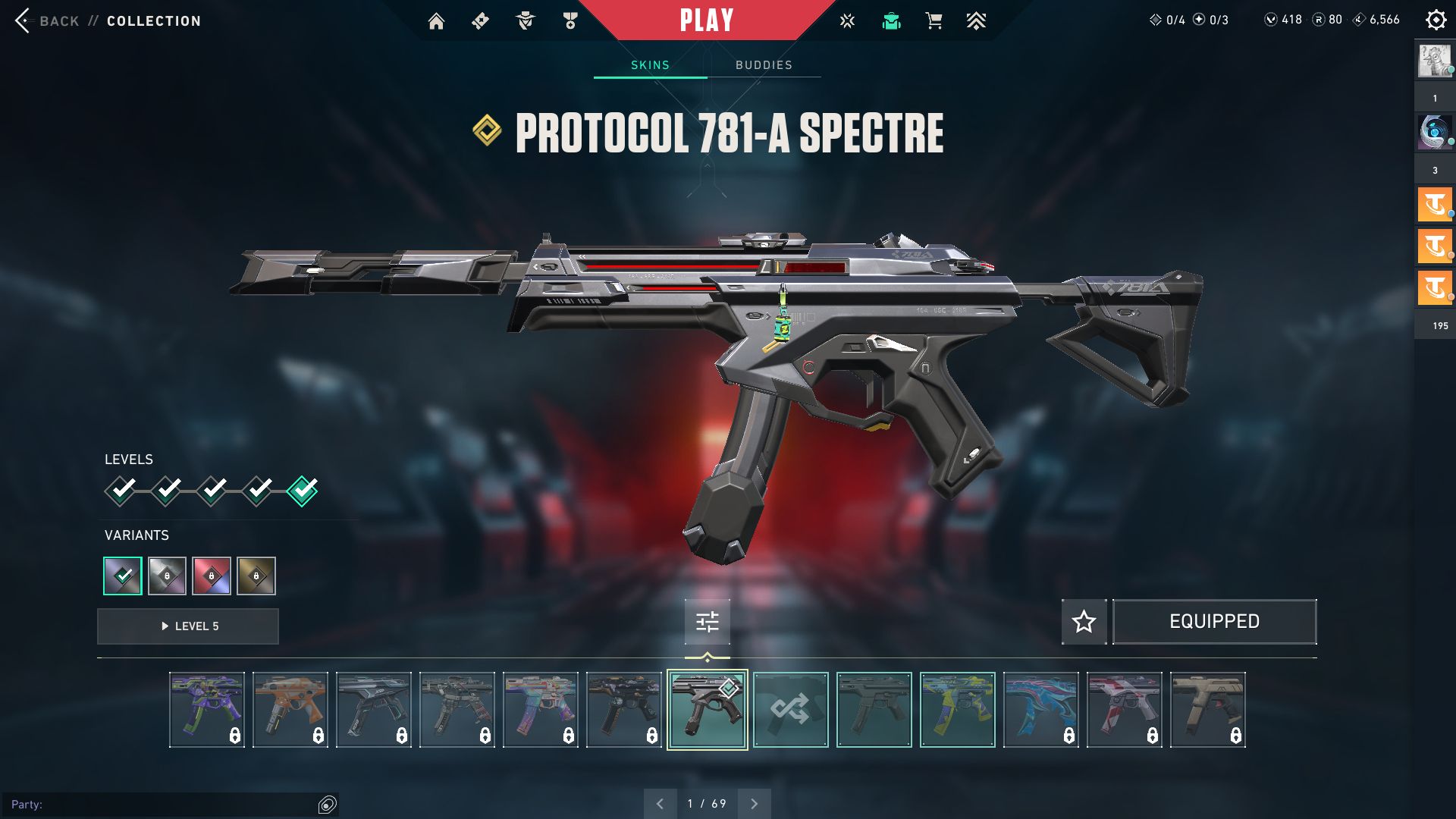Switch to the Buddies tab
The width and height of the screenshot is (1456, 819).
[764, 65]
